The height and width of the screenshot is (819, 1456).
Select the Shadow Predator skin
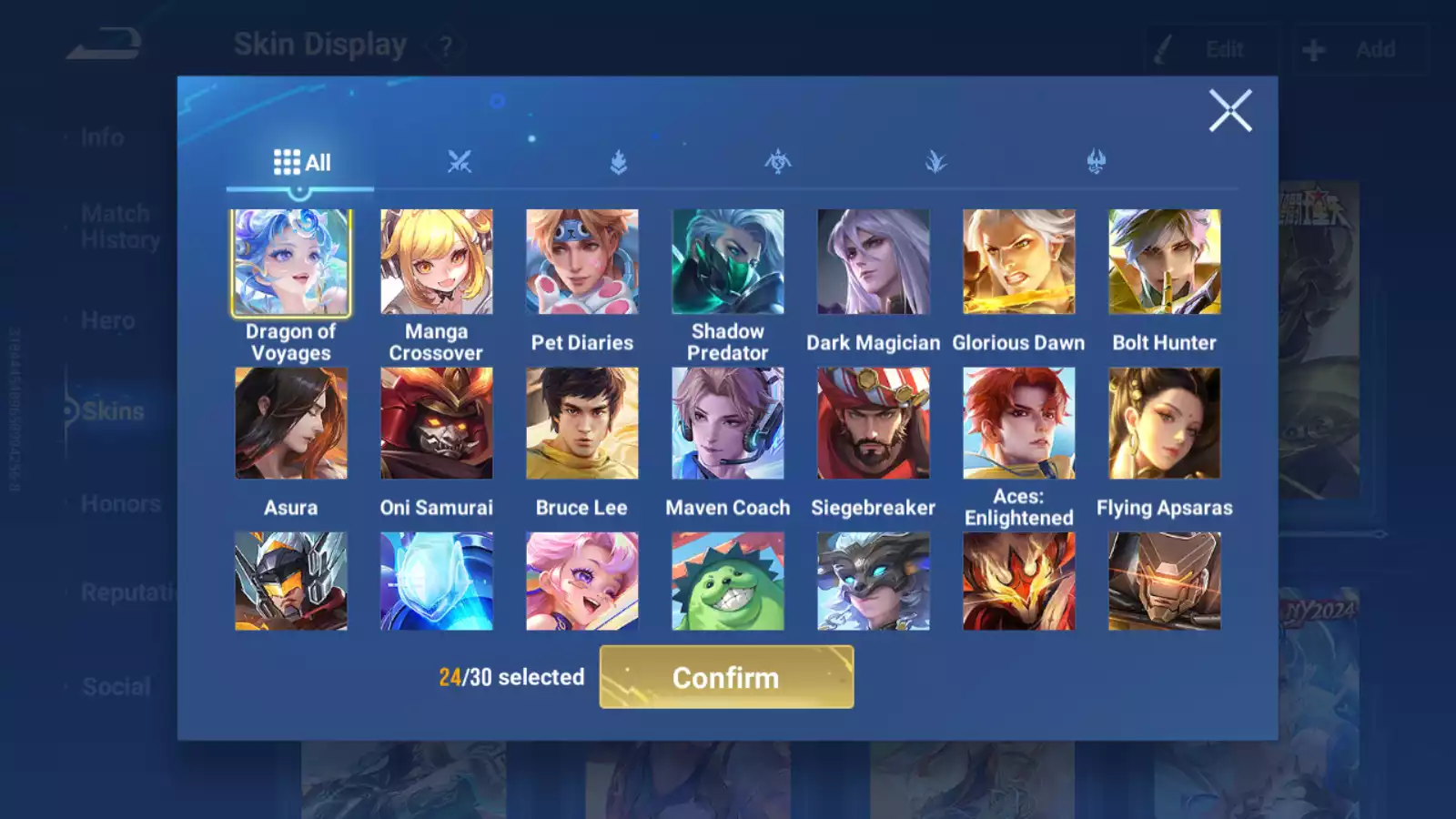pyautogui.click(x=728, y=262)
